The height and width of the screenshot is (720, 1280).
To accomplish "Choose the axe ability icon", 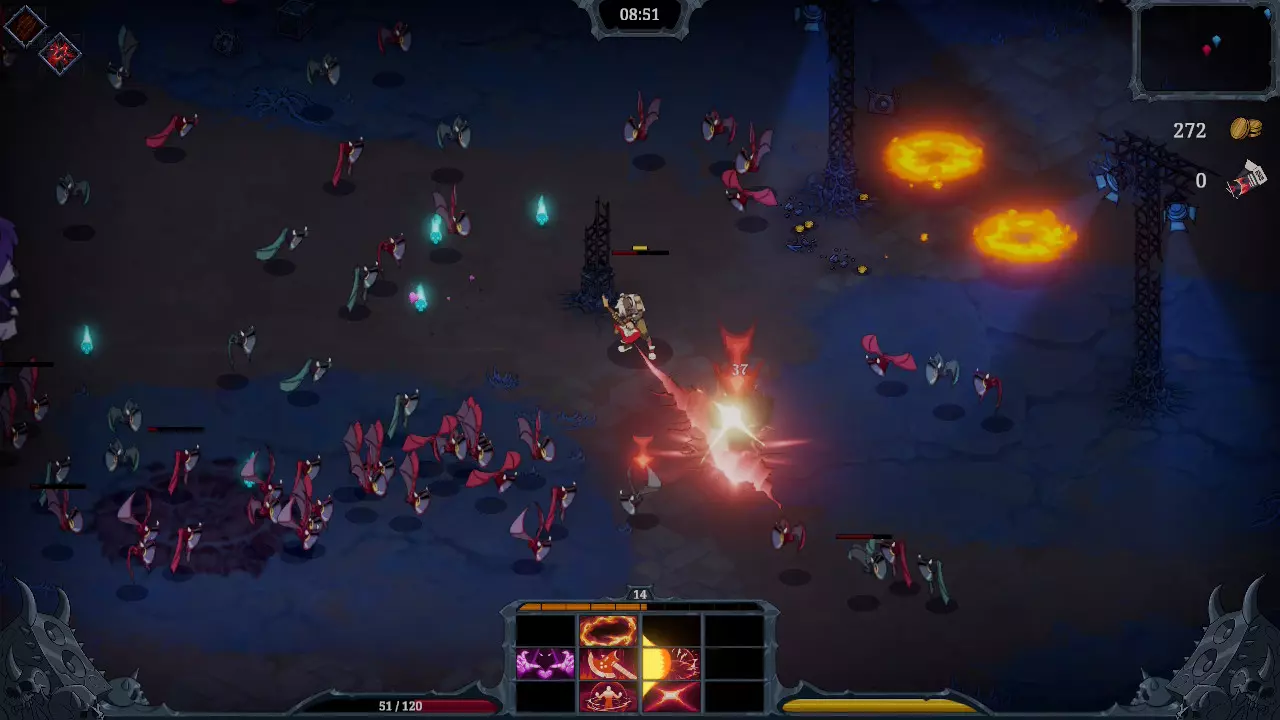I will click(x=608, y=663).
